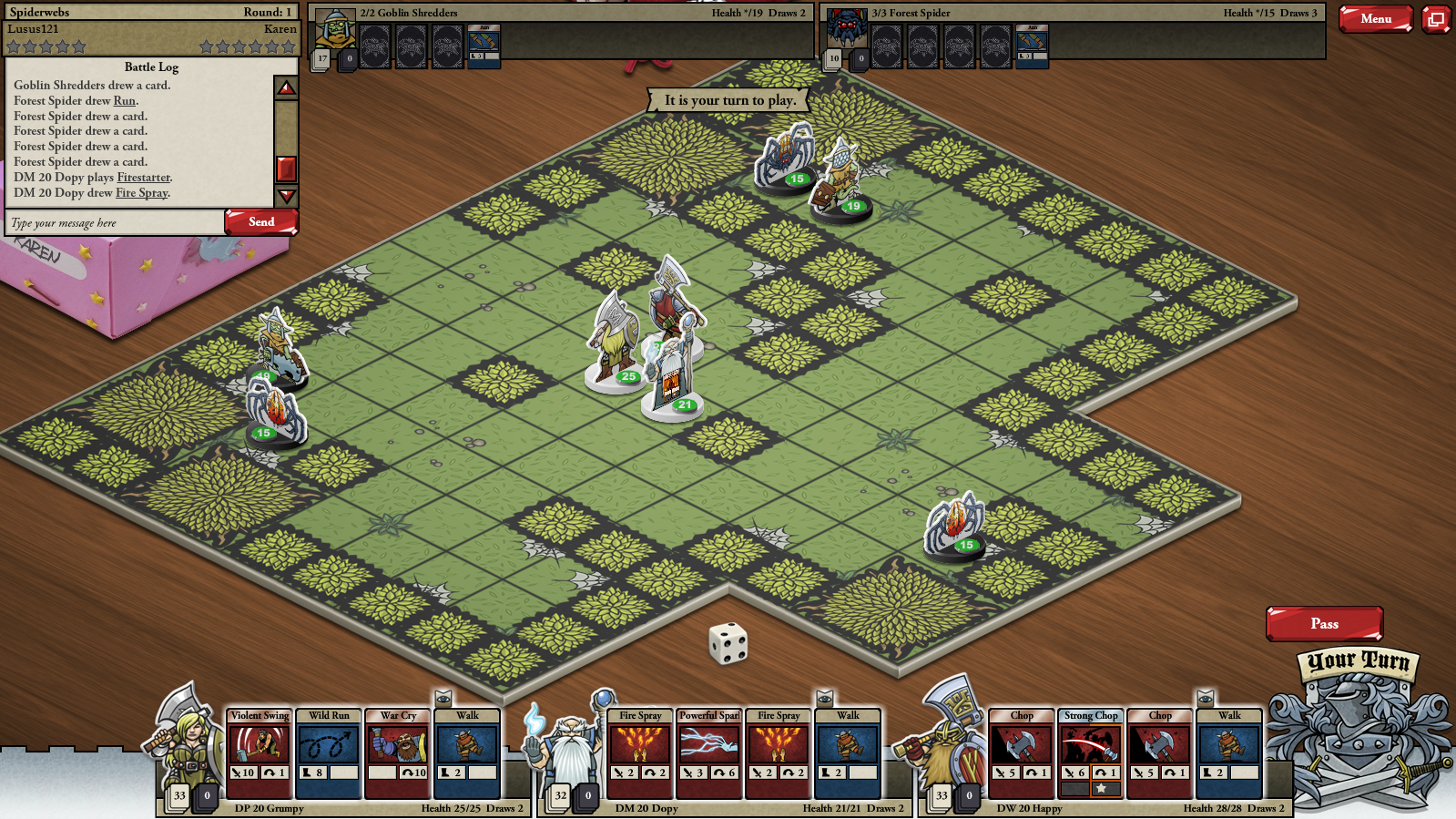Toggle the window mode button beside Menu

(1436, 18)
